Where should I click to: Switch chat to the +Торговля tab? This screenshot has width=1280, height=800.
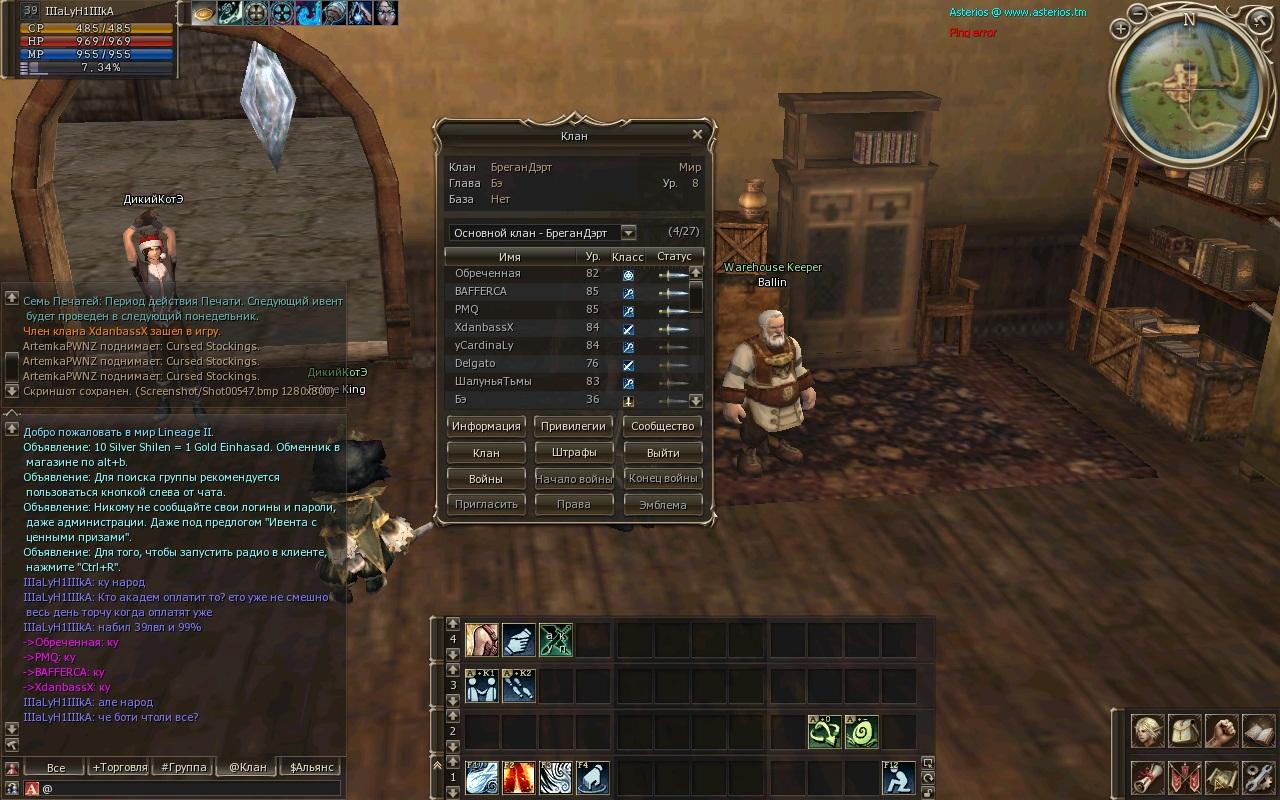119,768
